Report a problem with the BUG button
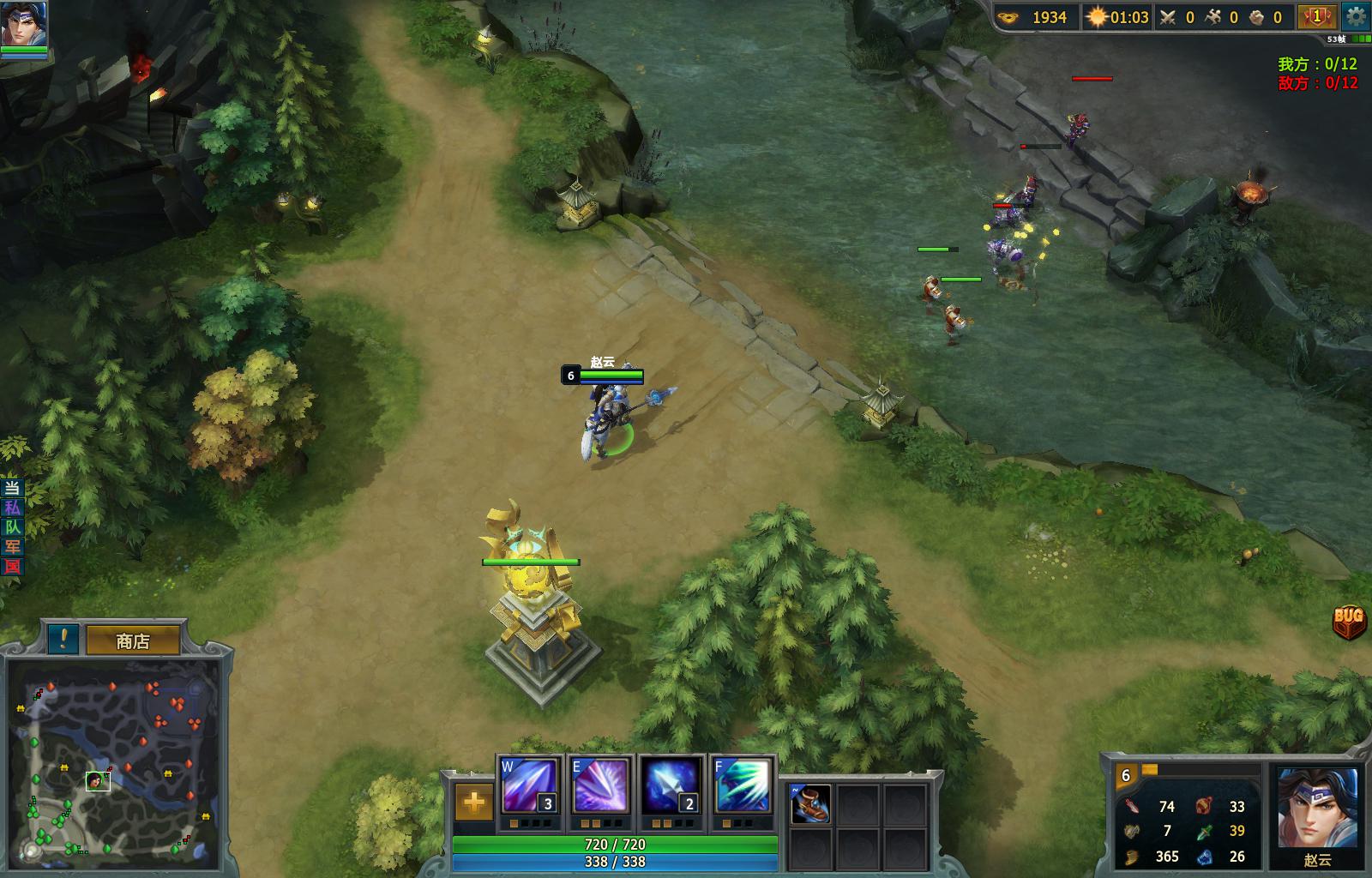This screenshot has height=878, width=1372. [1349, 619]
